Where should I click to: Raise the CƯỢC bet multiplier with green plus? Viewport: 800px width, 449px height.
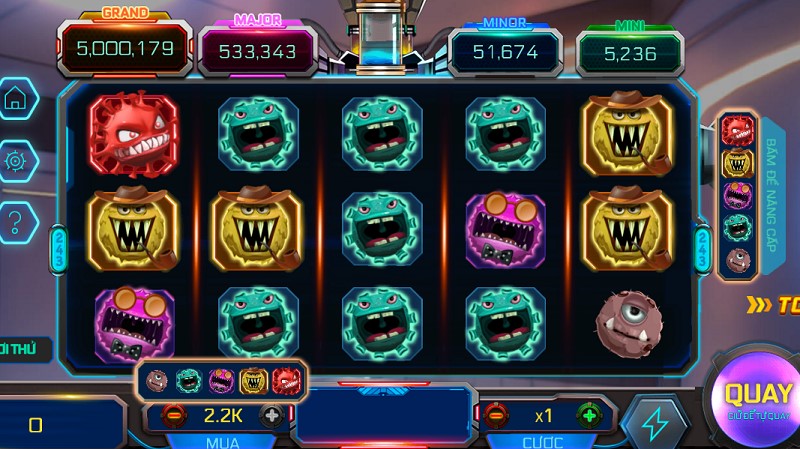click(589, 415)
